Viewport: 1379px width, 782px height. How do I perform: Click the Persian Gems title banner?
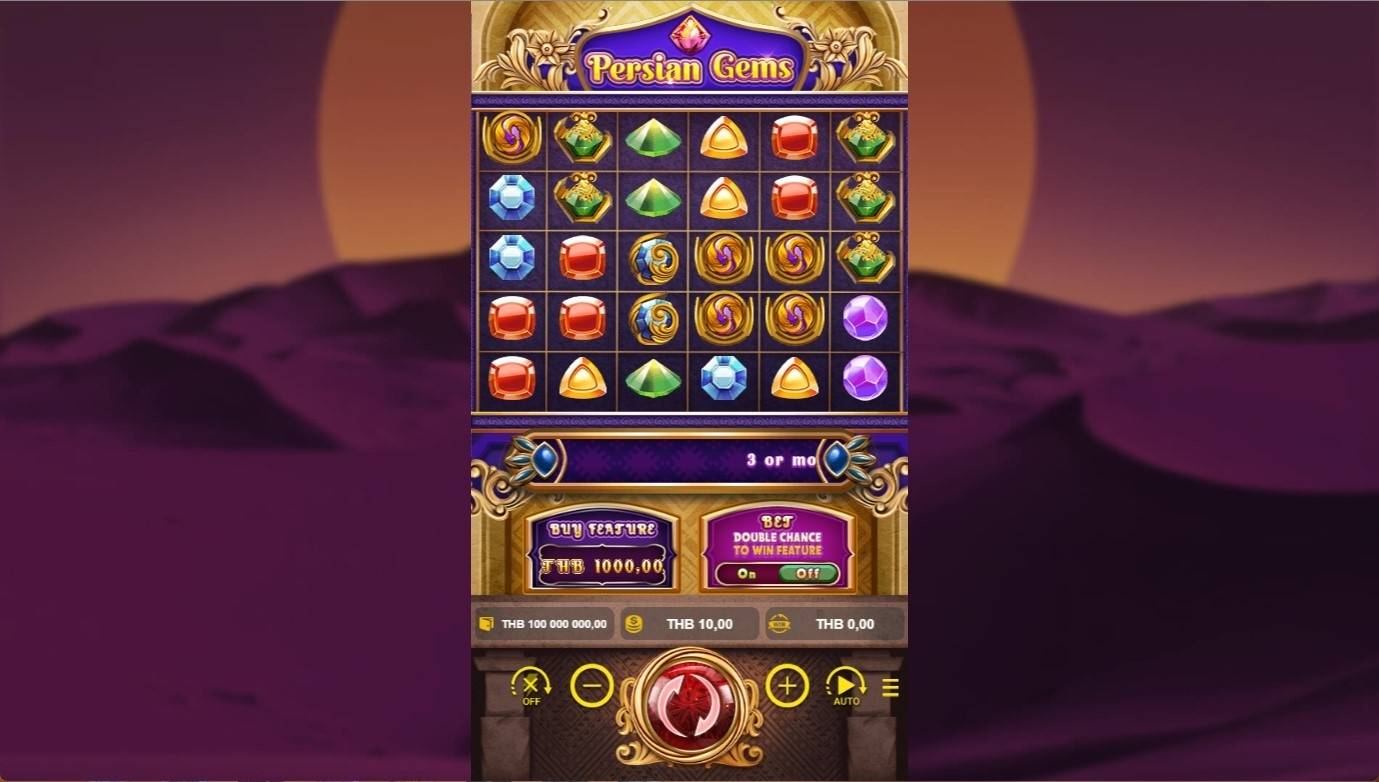coord(690,60)
